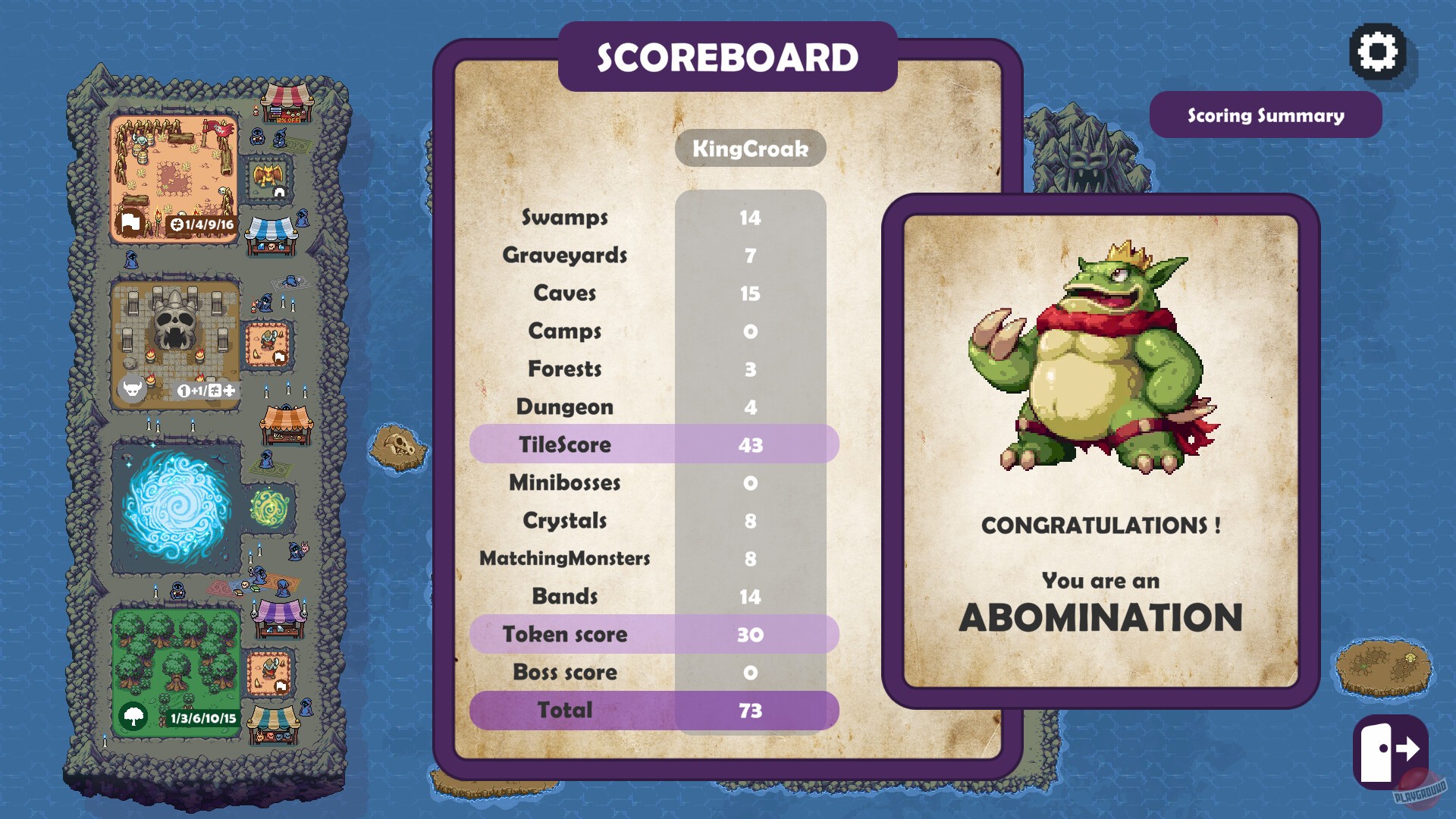Open the Scoring Summary tab
This screenshot has height=819, width=1456.
coord(1266,115)
